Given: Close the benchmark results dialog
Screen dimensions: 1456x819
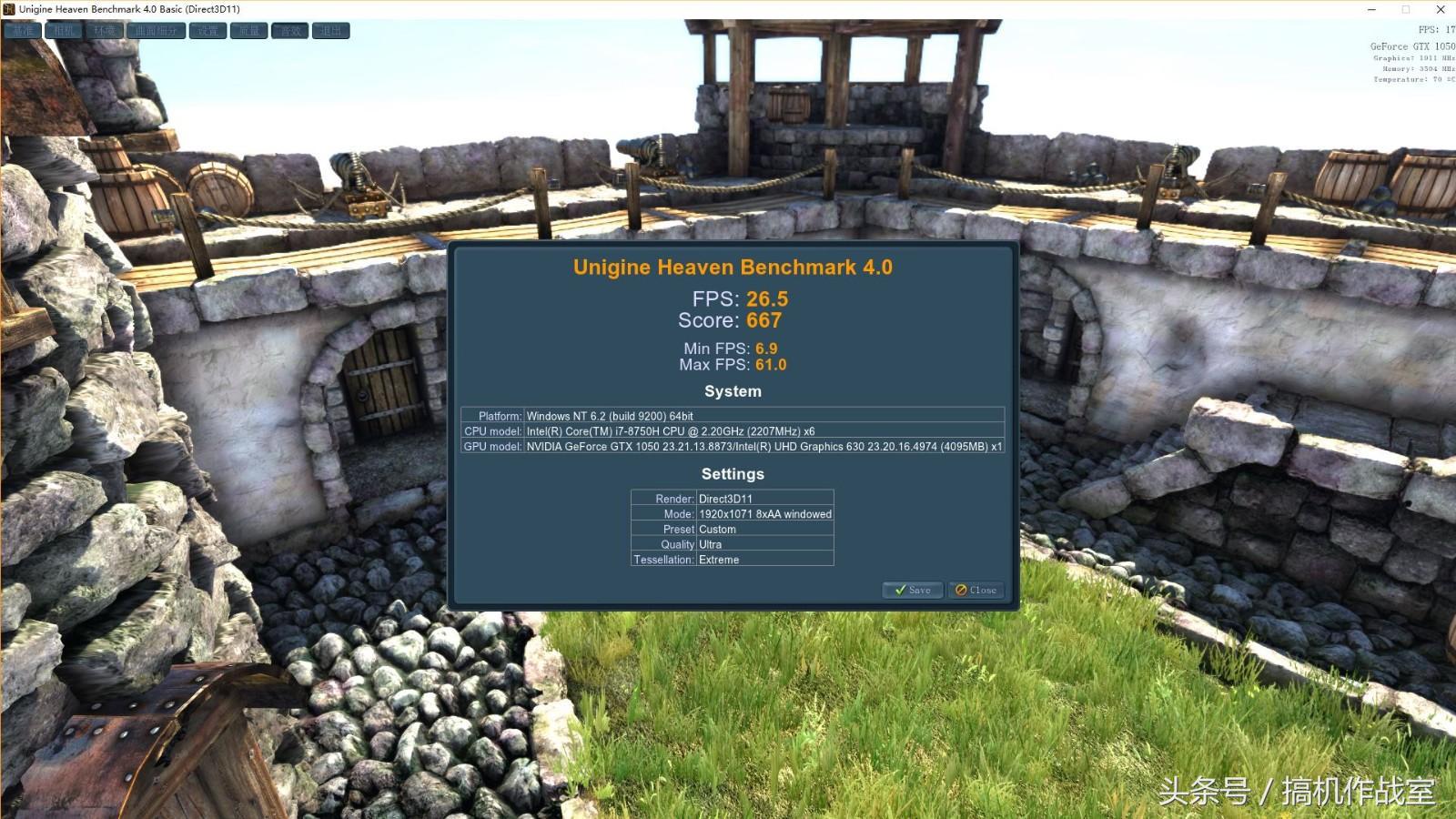Looking at the screenshot, I should (x=976, y=590).
